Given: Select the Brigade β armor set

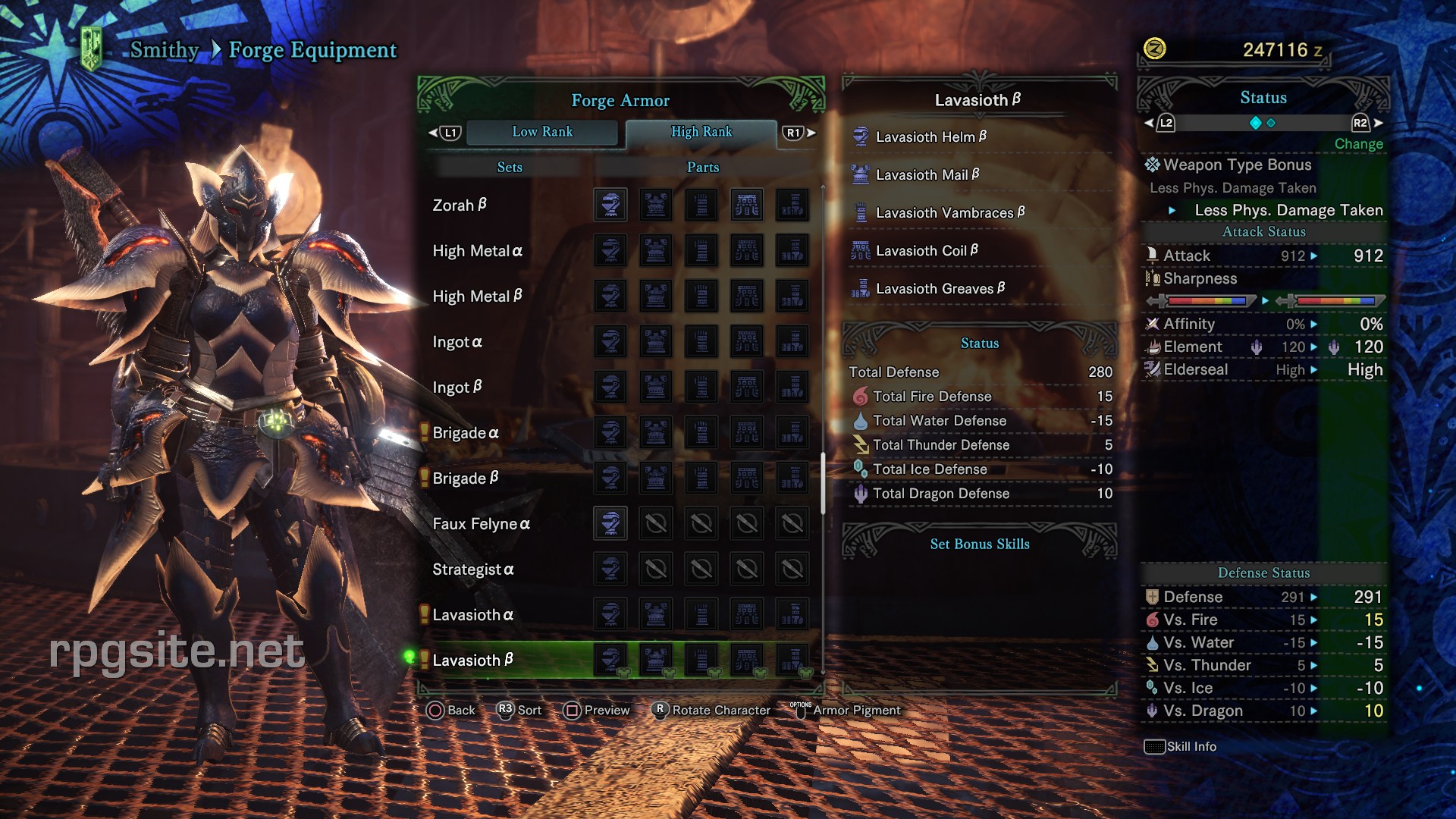Looking at the screenshot, I should pos(465,478).
